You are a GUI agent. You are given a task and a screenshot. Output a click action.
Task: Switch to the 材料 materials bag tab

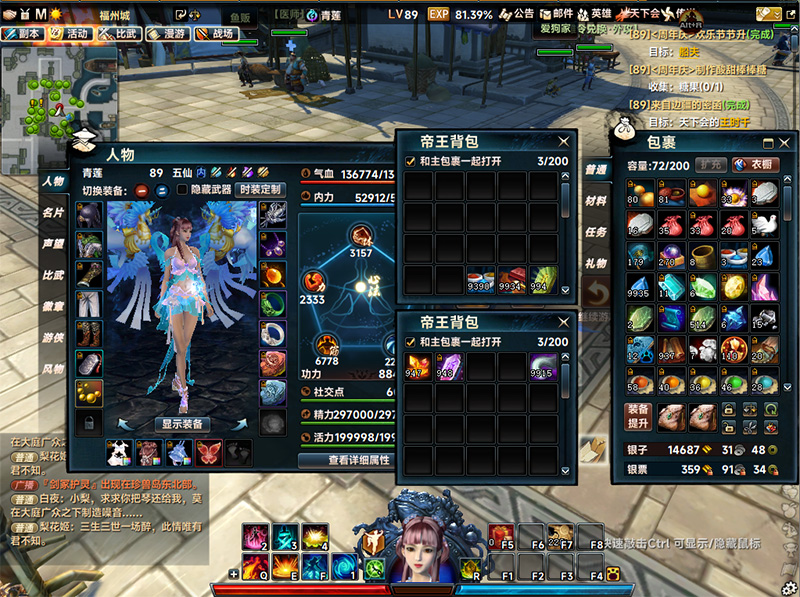coord(596,200)
